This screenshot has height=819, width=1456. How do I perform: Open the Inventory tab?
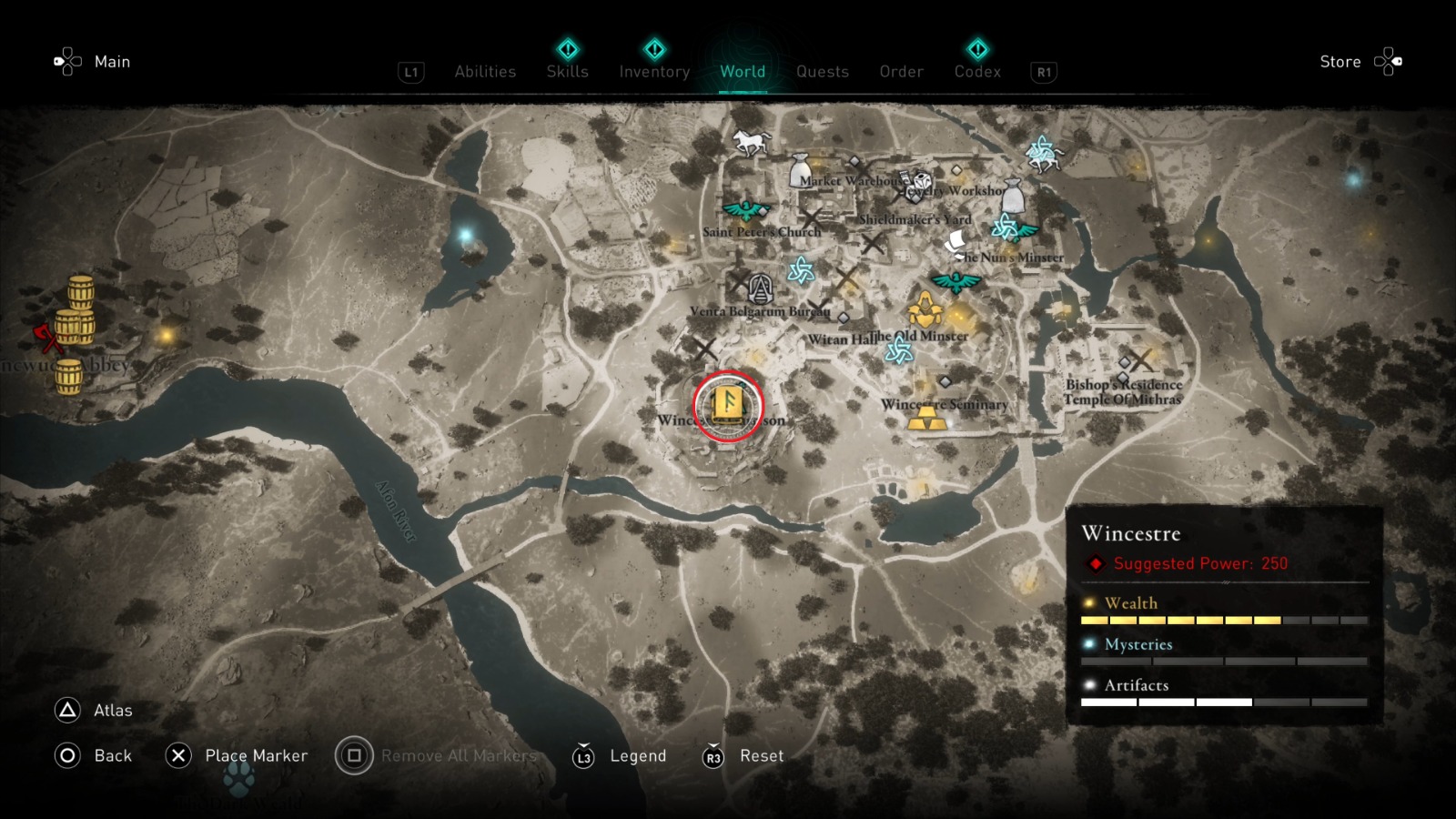653,72
